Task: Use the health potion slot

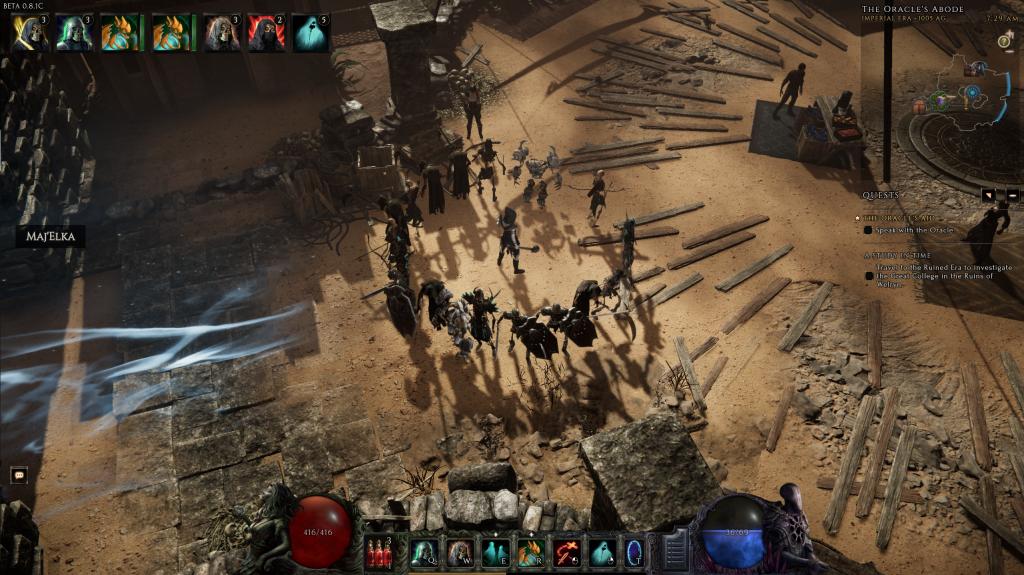Action: [379, 552]
